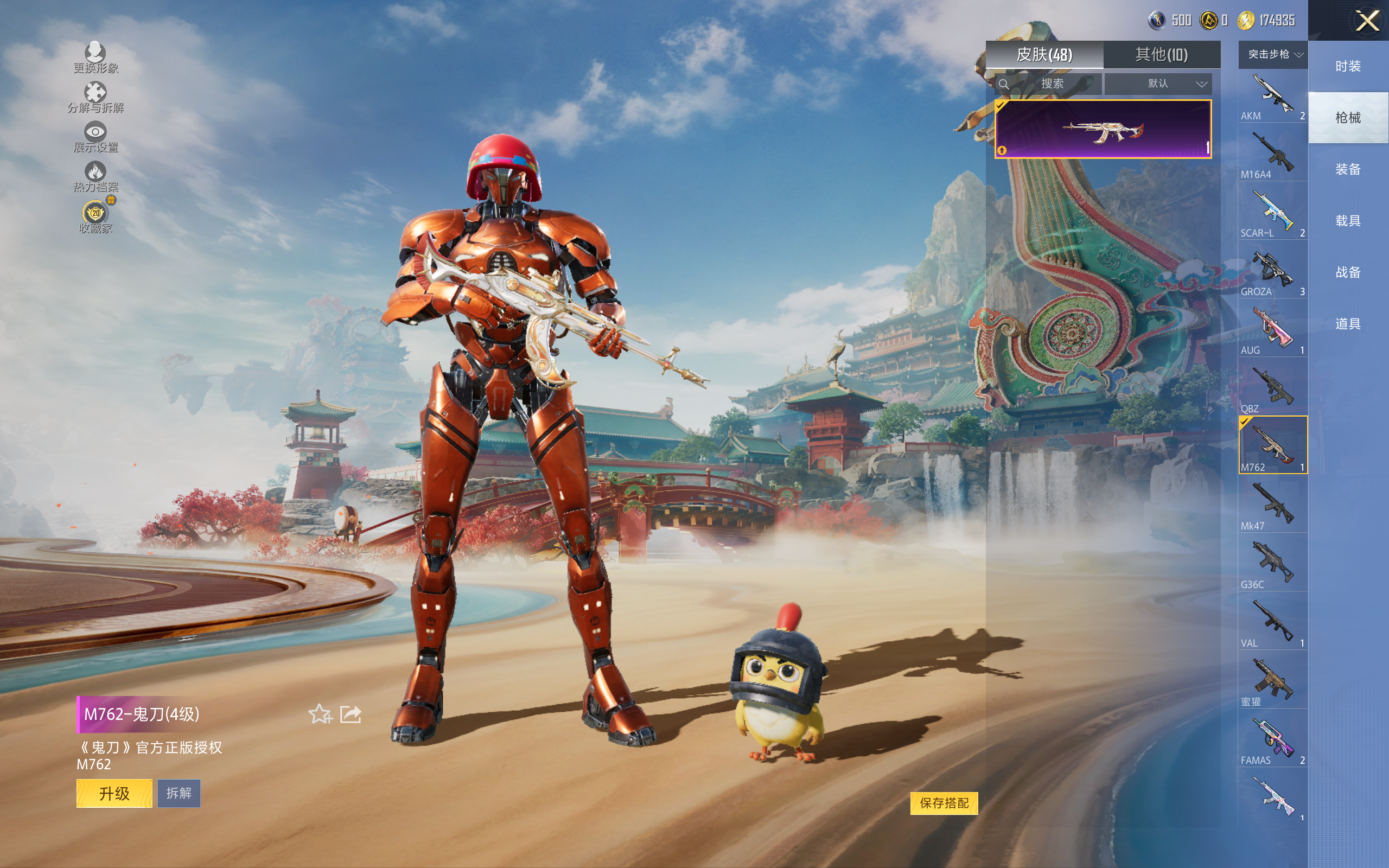Upgrade the skin with 升级 button
Screen dimensions: 1389x868
(114, 793)
